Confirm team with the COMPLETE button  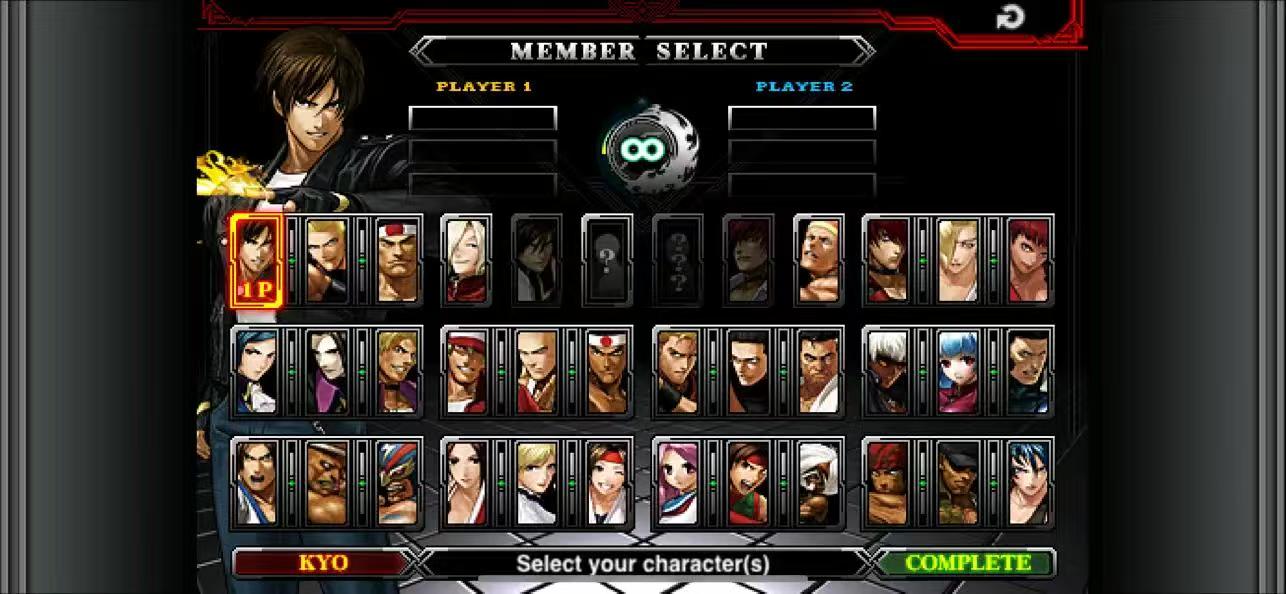click(x=967, y=563)
